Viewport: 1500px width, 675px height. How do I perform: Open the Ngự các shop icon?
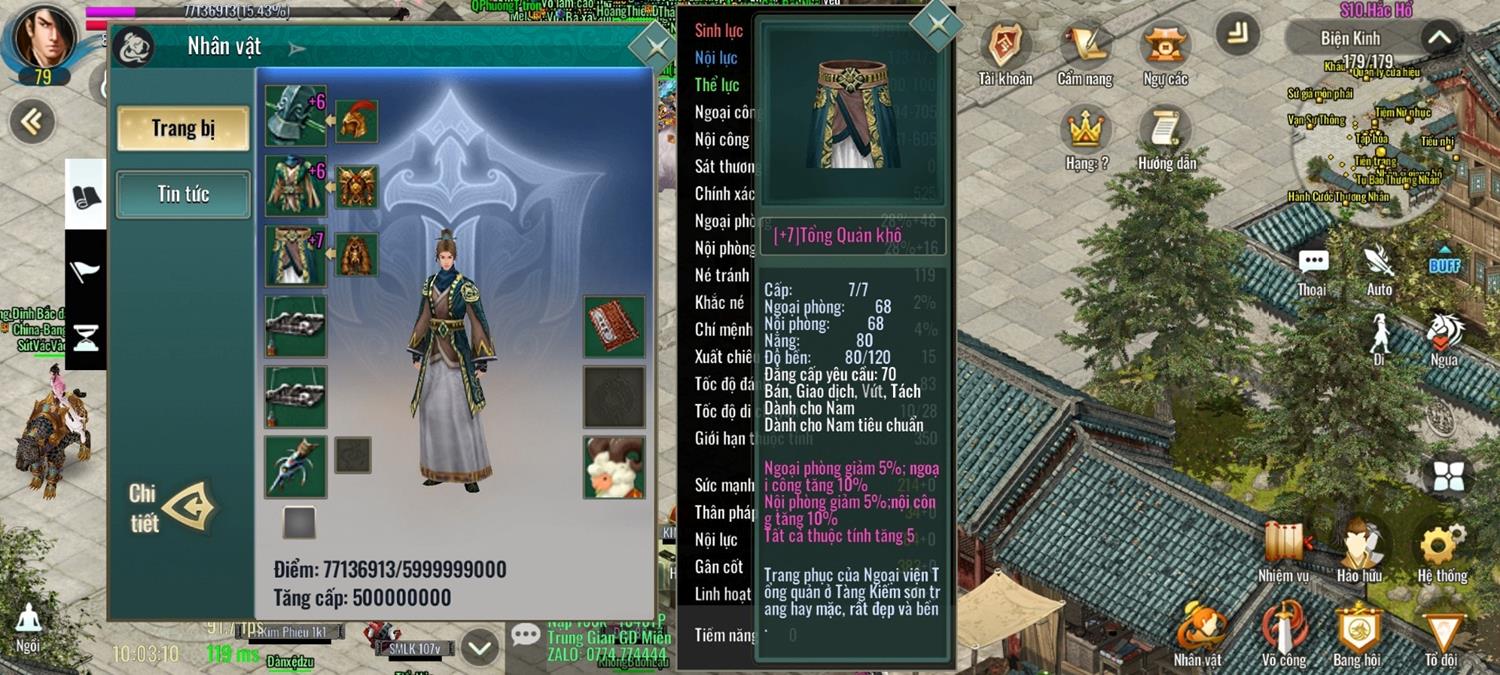(x=1165, y=54)
